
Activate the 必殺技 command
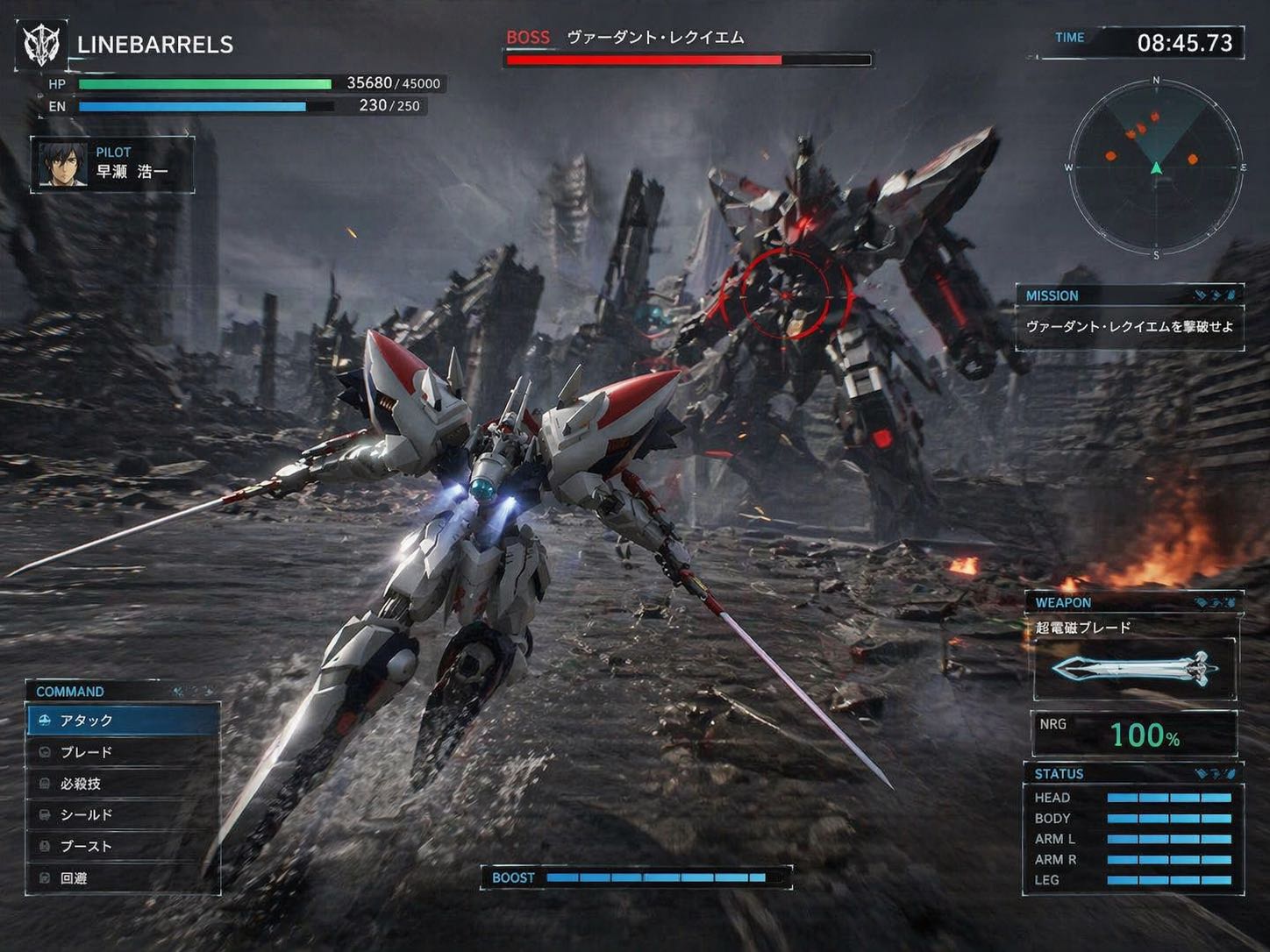coord(123,784)
